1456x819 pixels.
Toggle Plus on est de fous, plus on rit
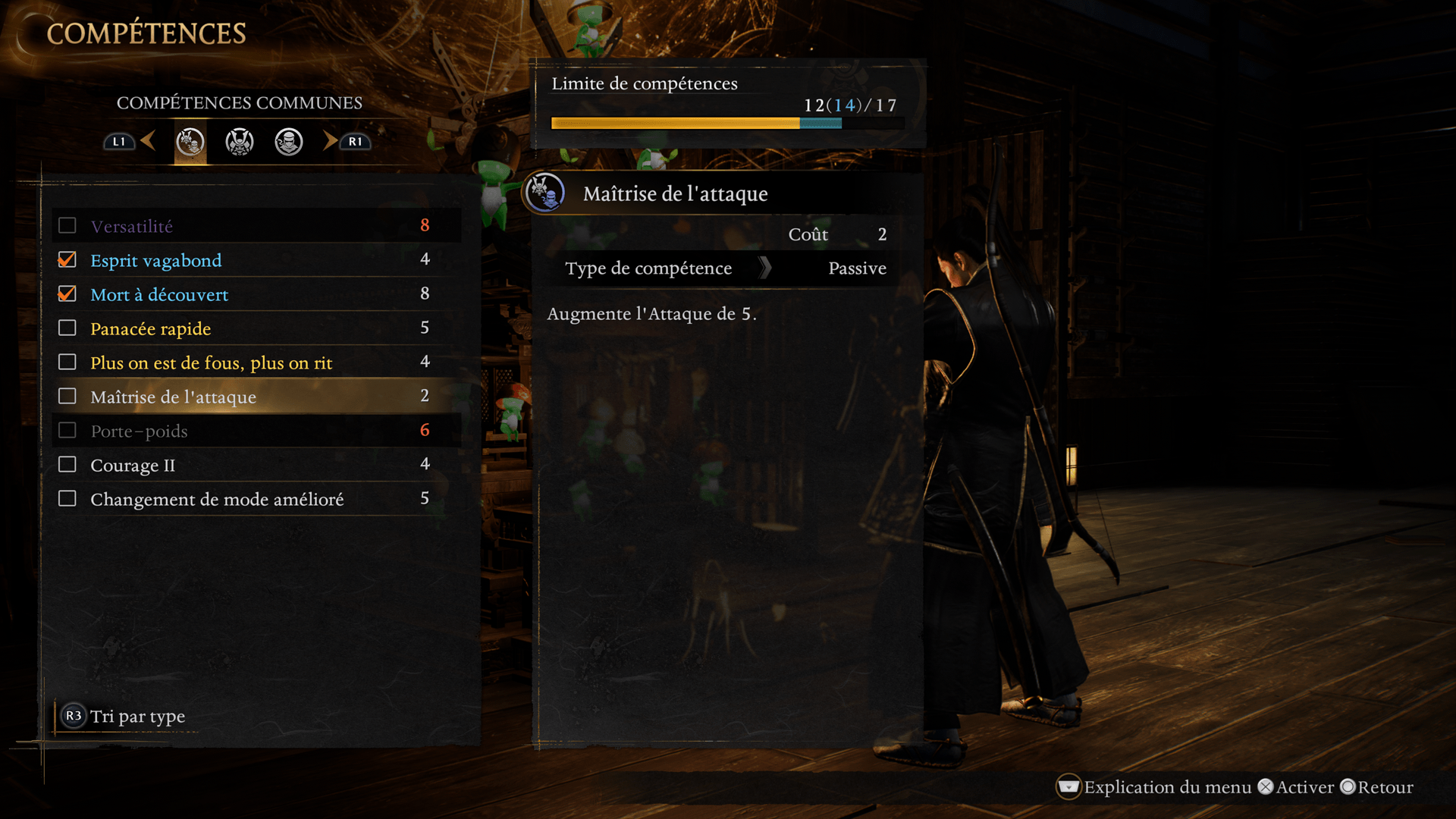tap(67, 362)
